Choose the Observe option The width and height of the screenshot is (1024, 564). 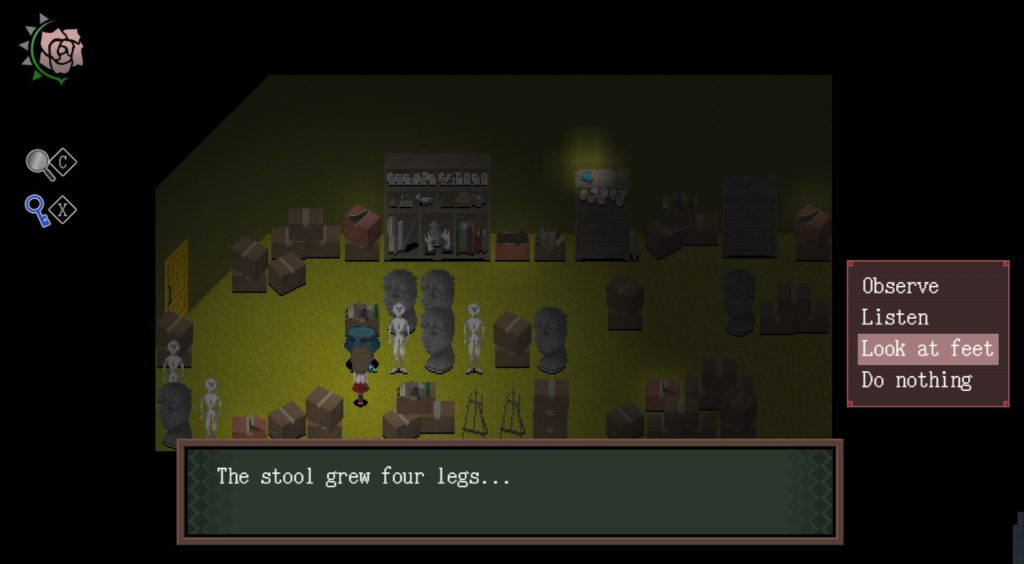click(x=900, y=286)
